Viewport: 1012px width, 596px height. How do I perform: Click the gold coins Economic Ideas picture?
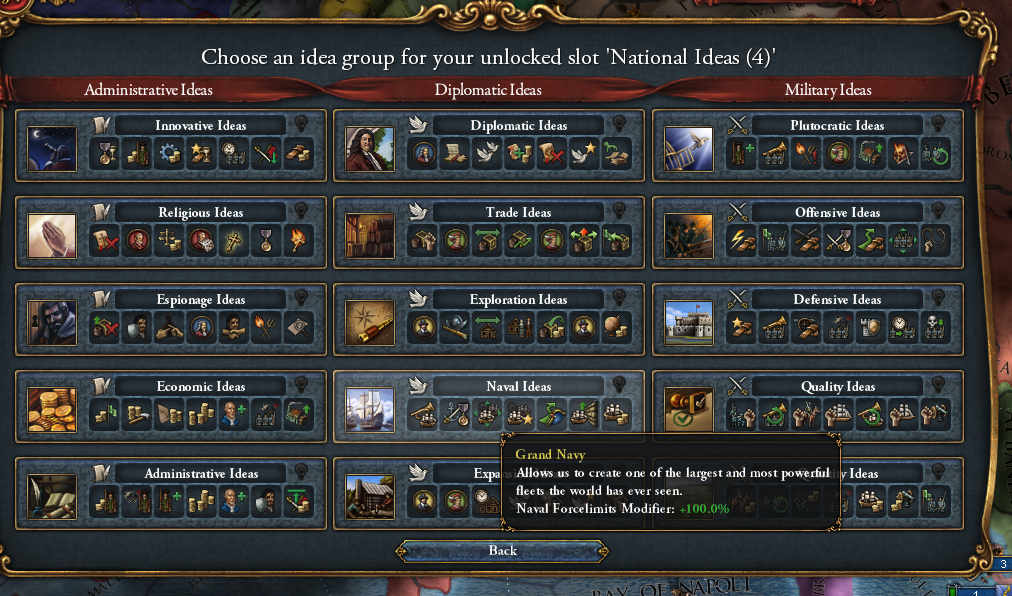click(x=52, y=409)
